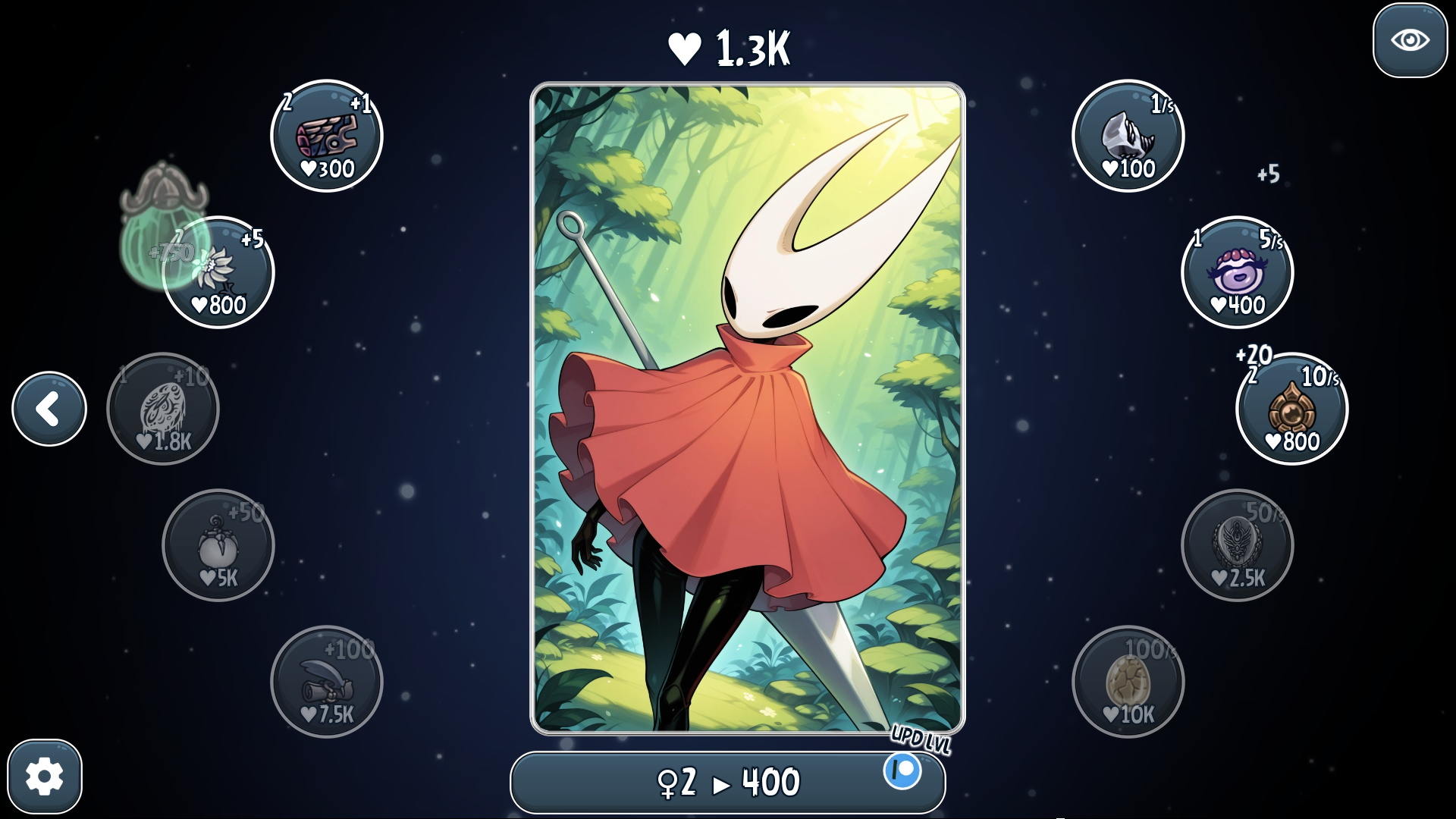Image resolution: width=1456 pixels, height=819 pixels.
Task: Toggle the eye visibility icon in the corner
Action: click(x=1409, y=42)
